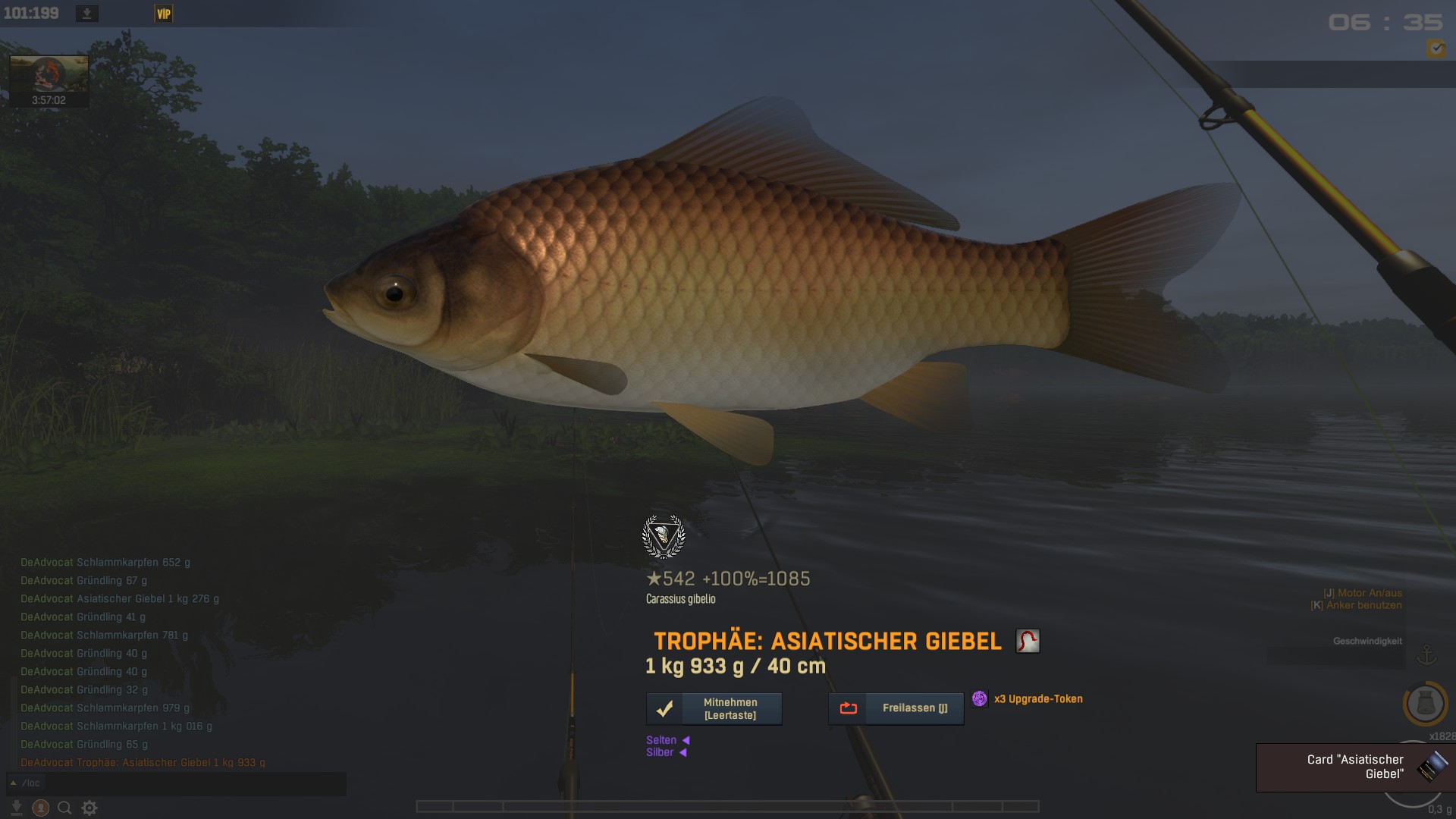
Task: Click the red hook bait icon beside trophy title
Action: (1028, 641)
